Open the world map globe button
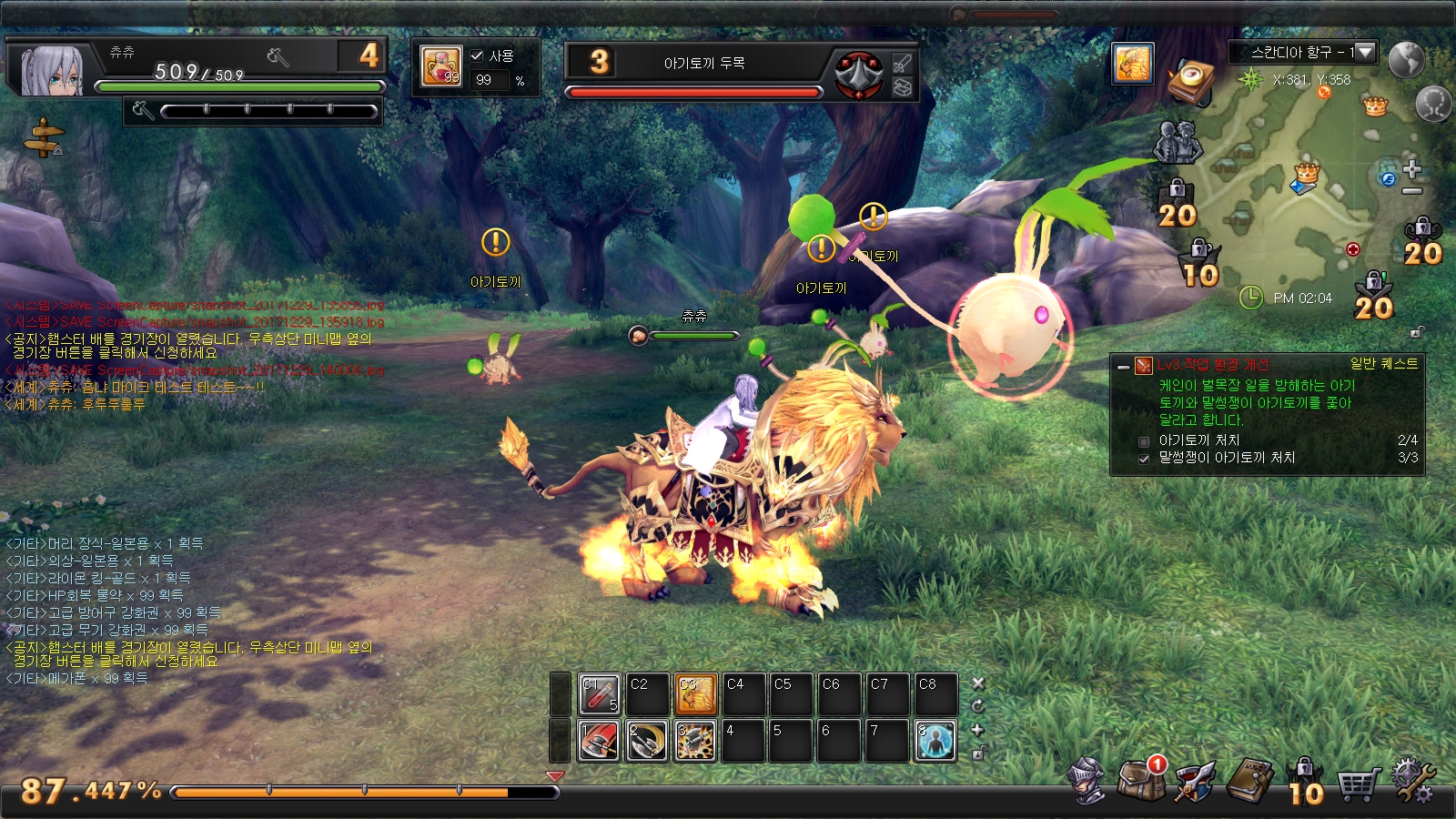 pos(1406,59)
